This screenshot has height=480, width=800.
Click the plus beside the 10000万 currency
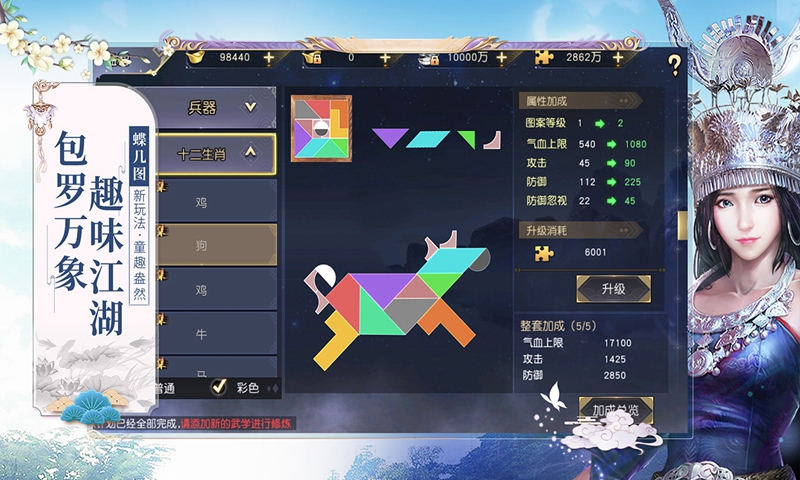point(501,58)
